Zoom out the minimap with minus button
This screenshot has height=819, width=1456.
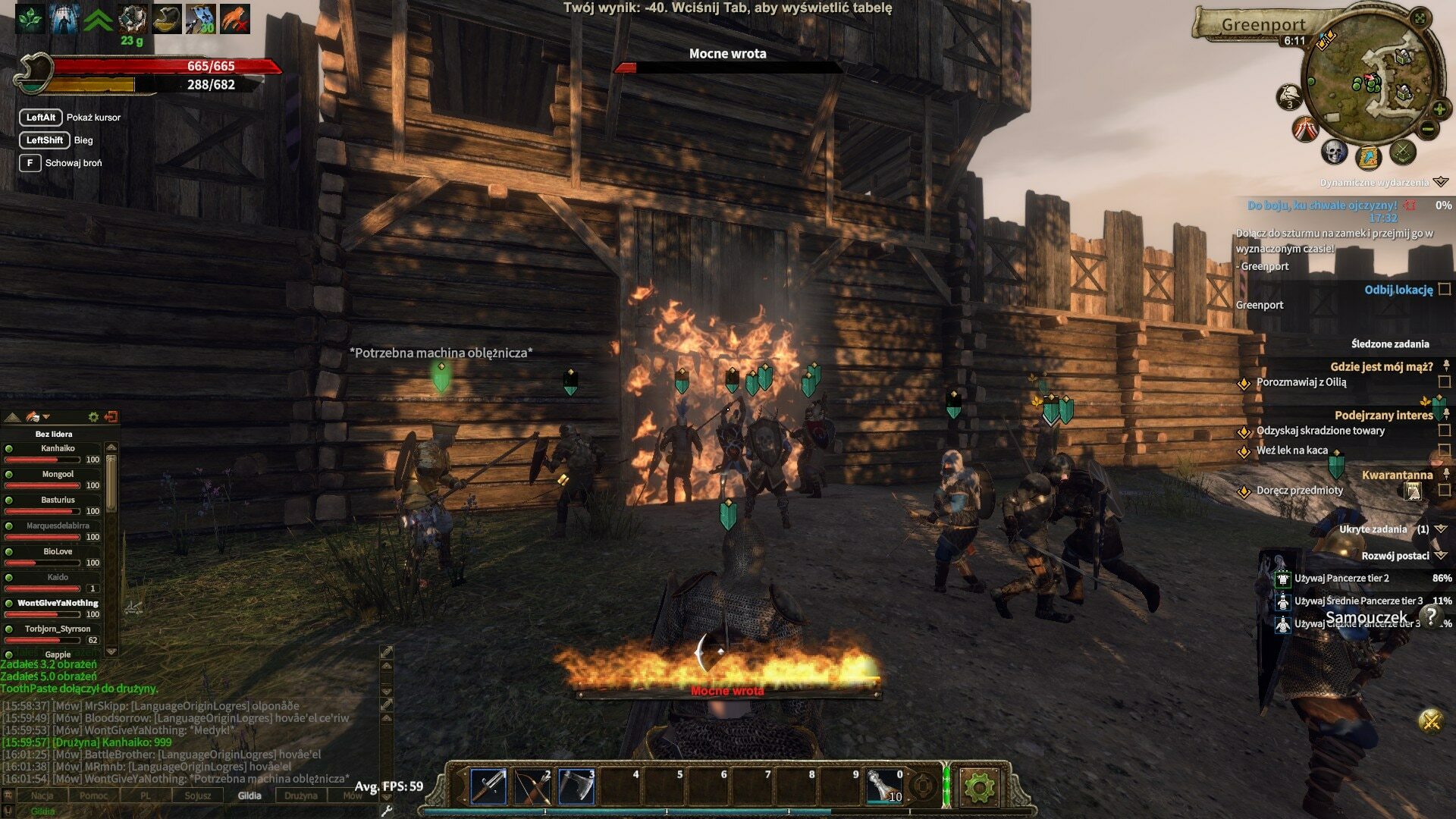click(1427, 129)
